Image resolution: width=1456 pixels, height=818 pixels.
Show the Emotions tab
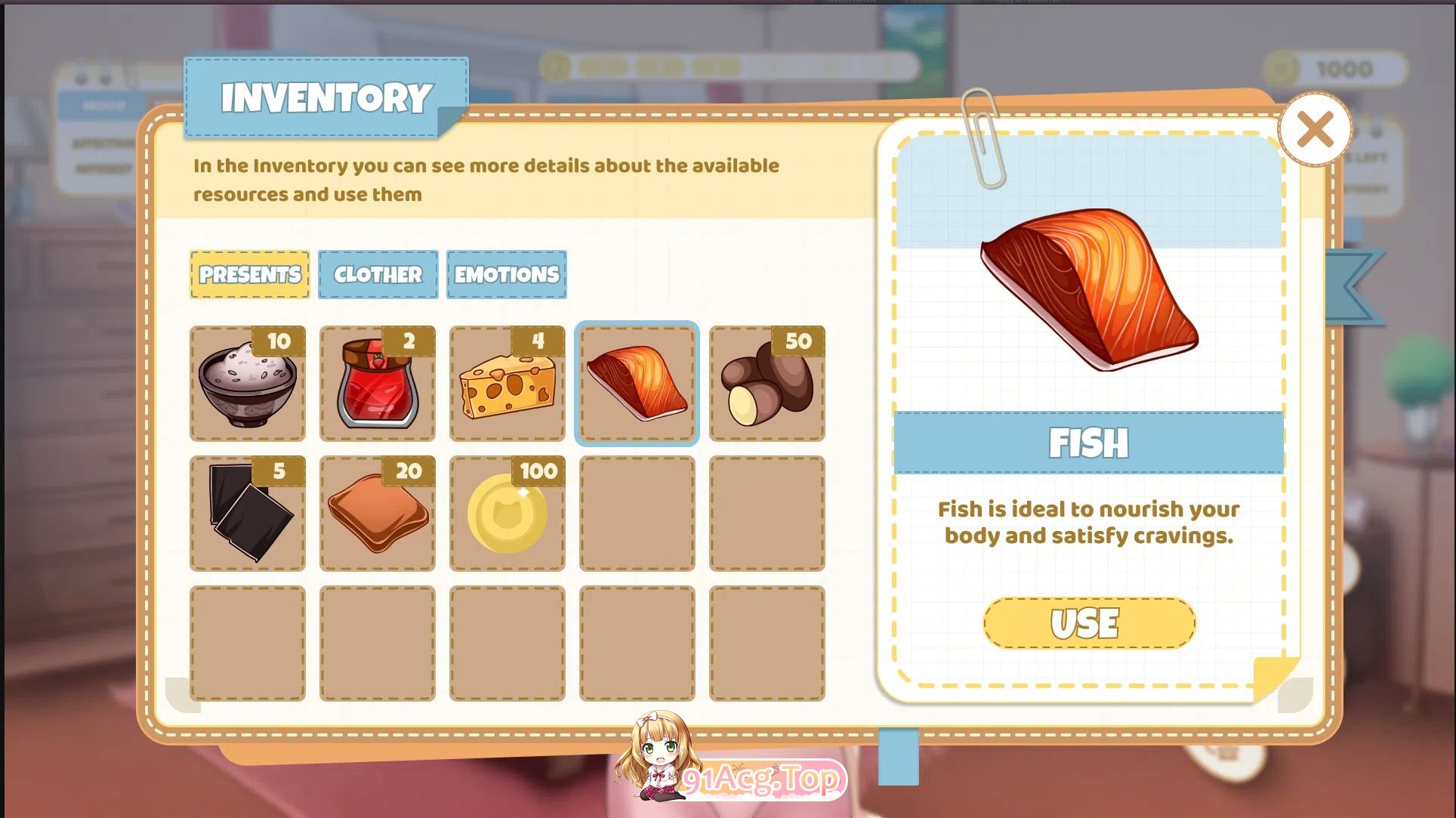(x=506, y=274)
